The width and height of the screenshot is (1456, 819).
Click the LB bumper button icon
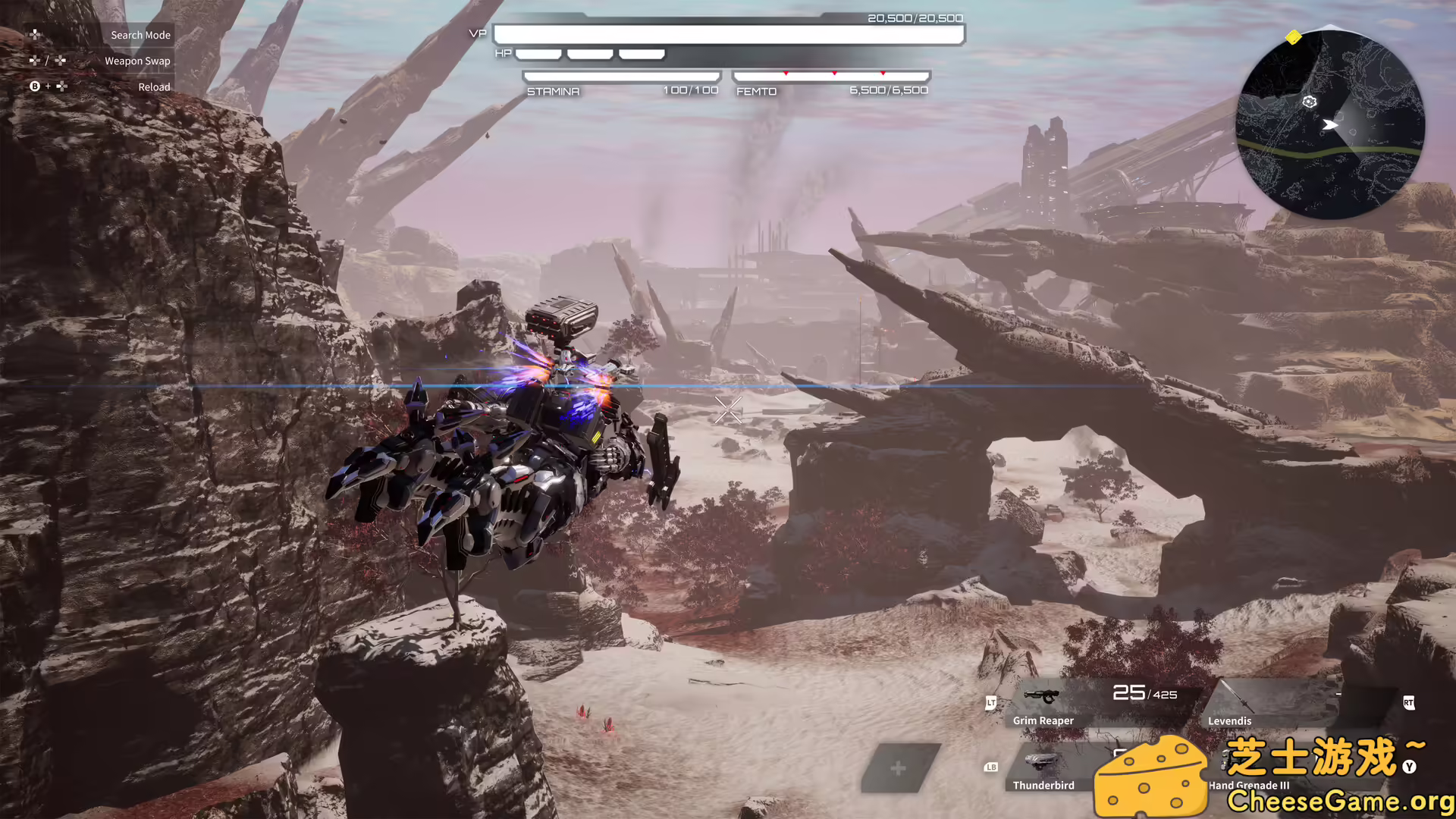pyautogui.click(x=991, y=767)
